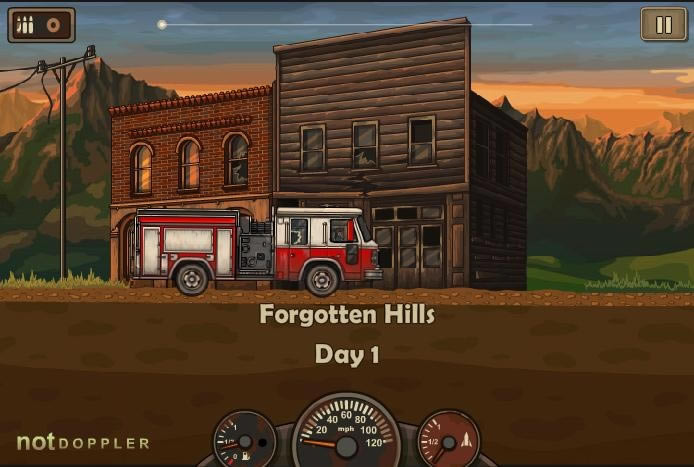Open the NotDoppler logo link
The image size is (694, 467).
pos(83,442)
